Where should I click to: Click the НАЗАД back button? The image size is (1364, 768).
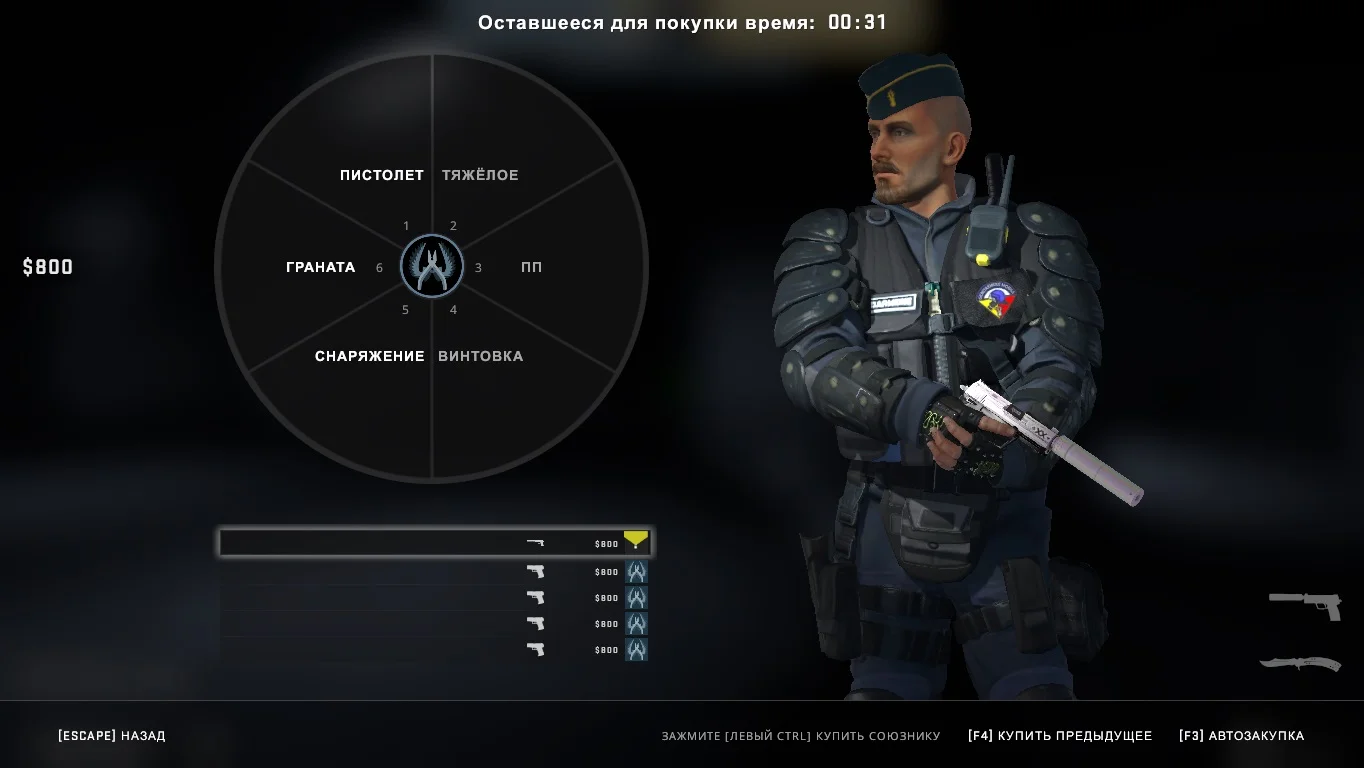coord(112,736)
